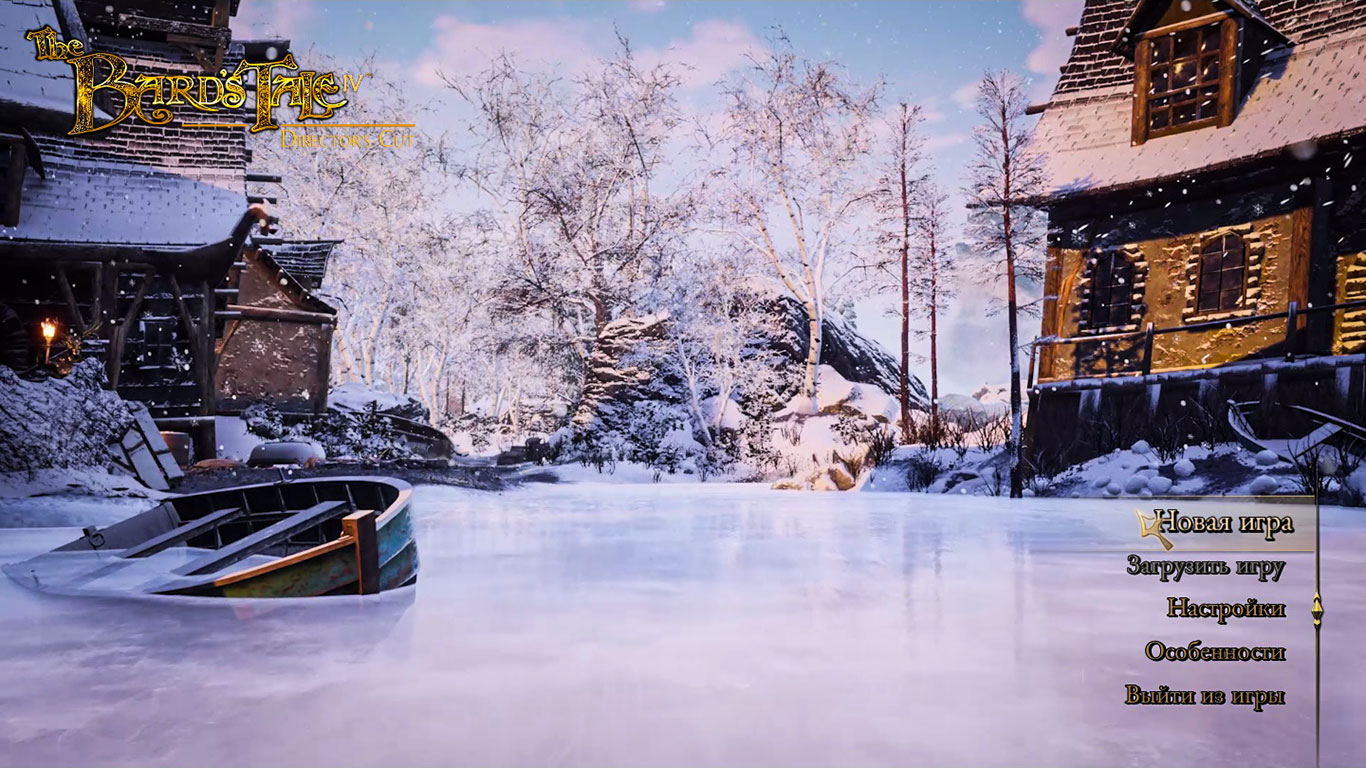The image size is (1366, 768).
Task: Select the Особенности menu entry
Action: point(1214,652)
